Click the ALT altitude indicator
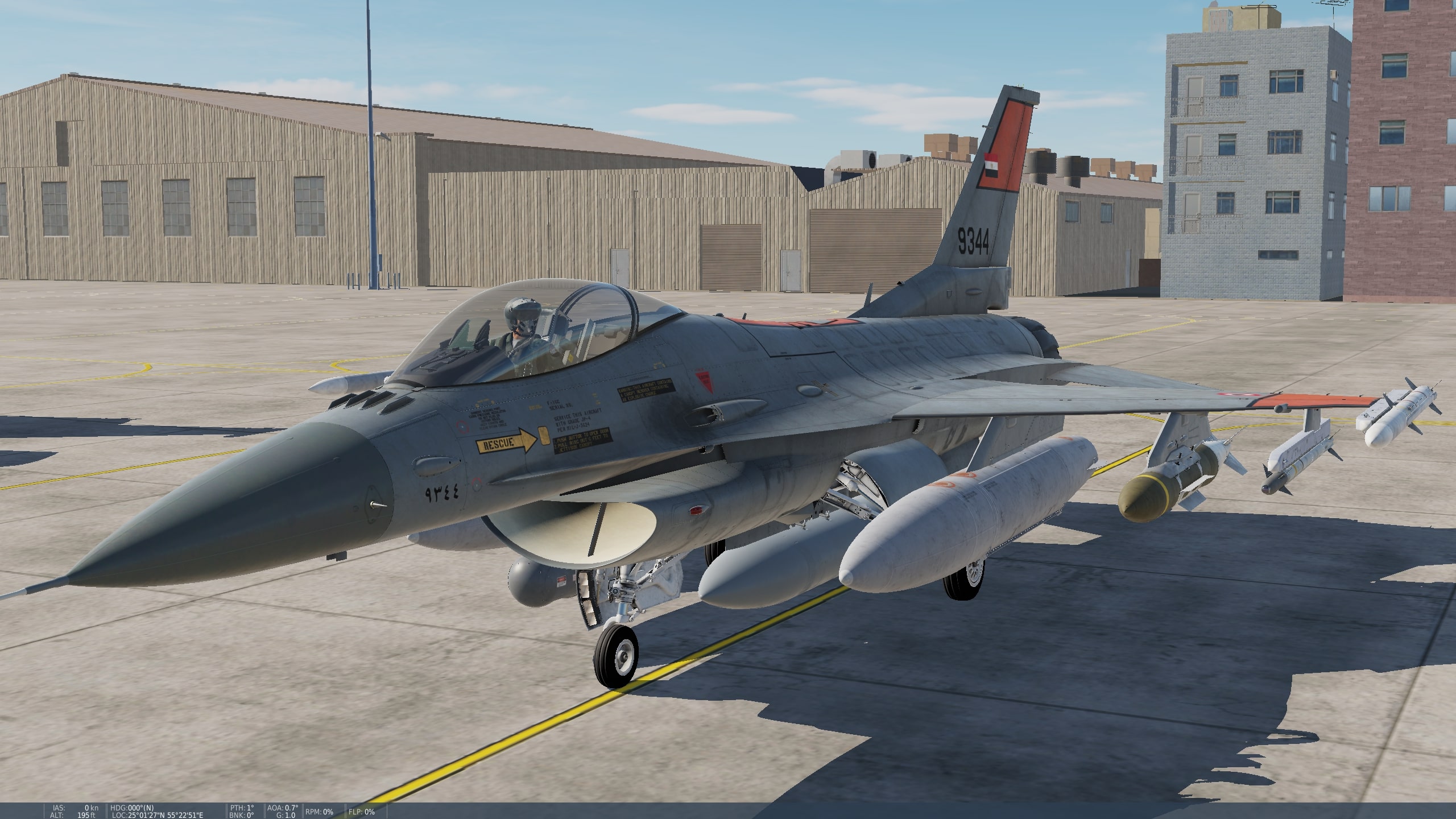The height and width of the screenshot is (819, 1456). tap(73, 814)
